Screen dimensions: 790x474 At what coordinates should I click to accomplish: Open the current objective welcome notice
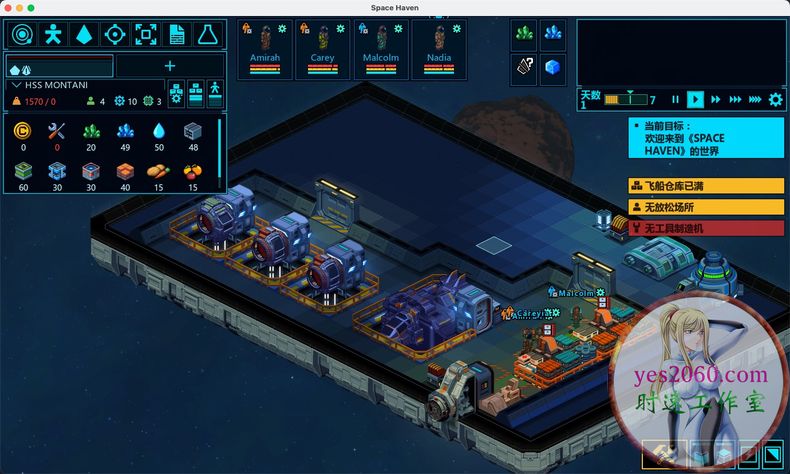[706, 138]
